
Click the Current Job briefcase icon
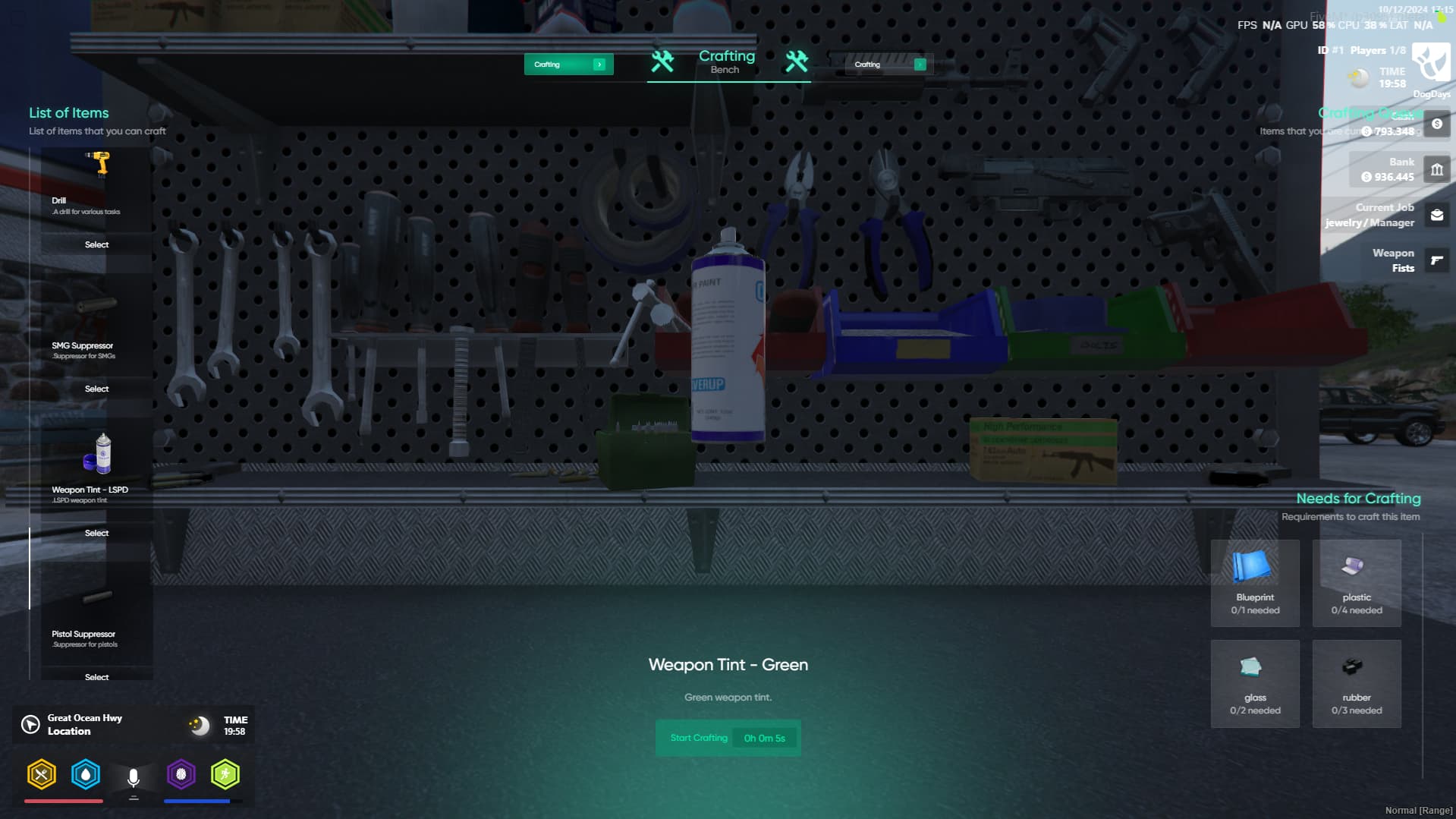[x=1436, y=215]
